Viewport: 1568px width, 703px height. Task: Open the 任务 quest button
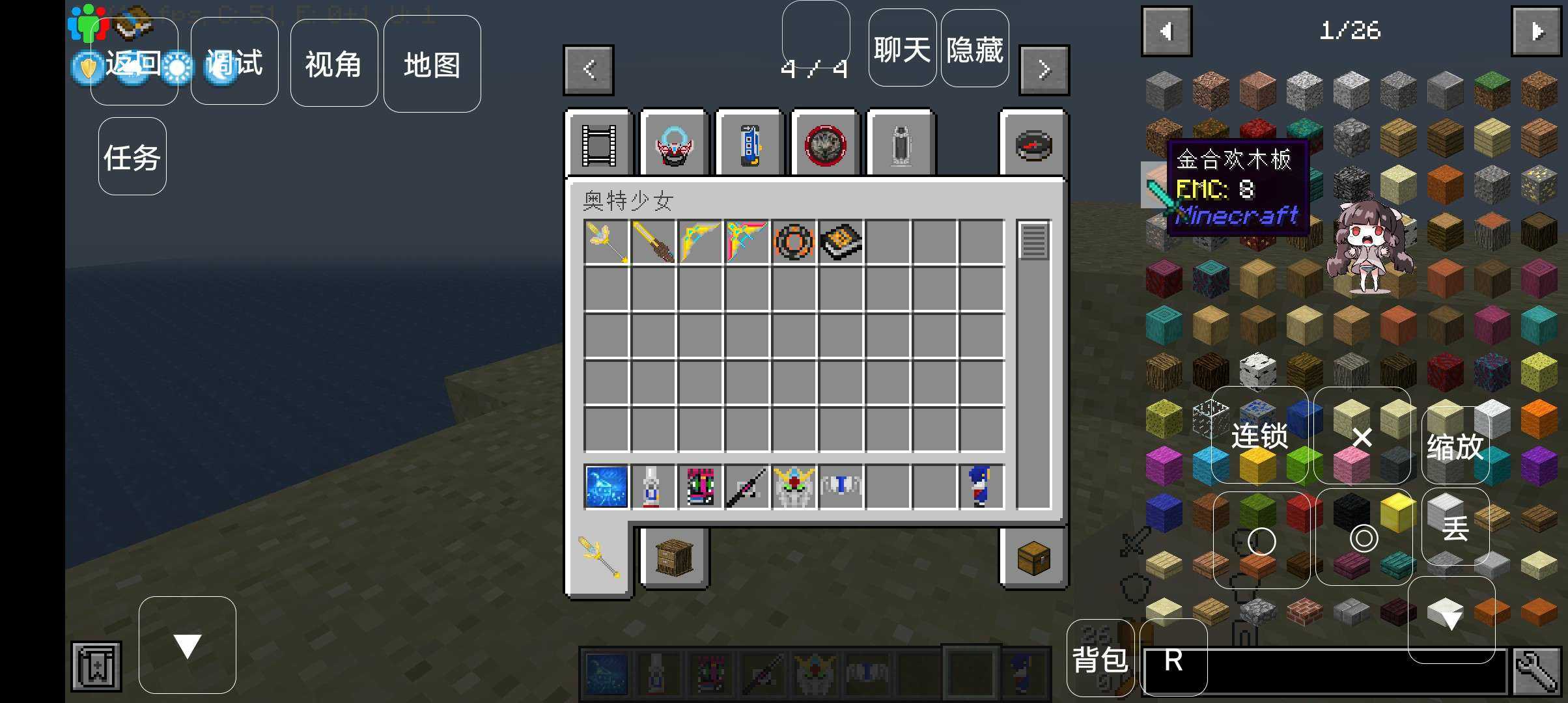coord(132,156)
